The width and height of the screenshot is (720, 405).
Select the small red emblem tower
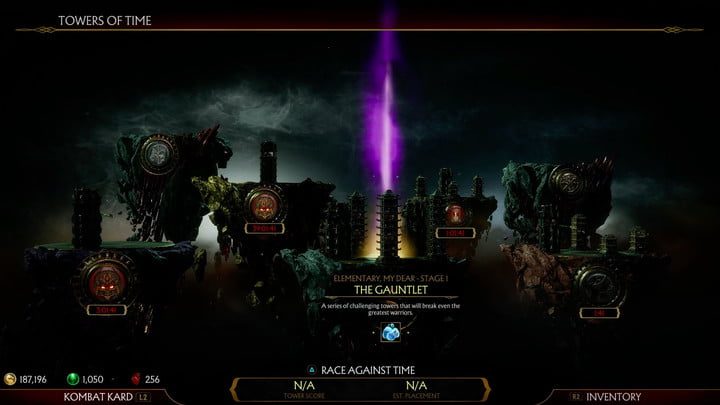coord(455,212)
